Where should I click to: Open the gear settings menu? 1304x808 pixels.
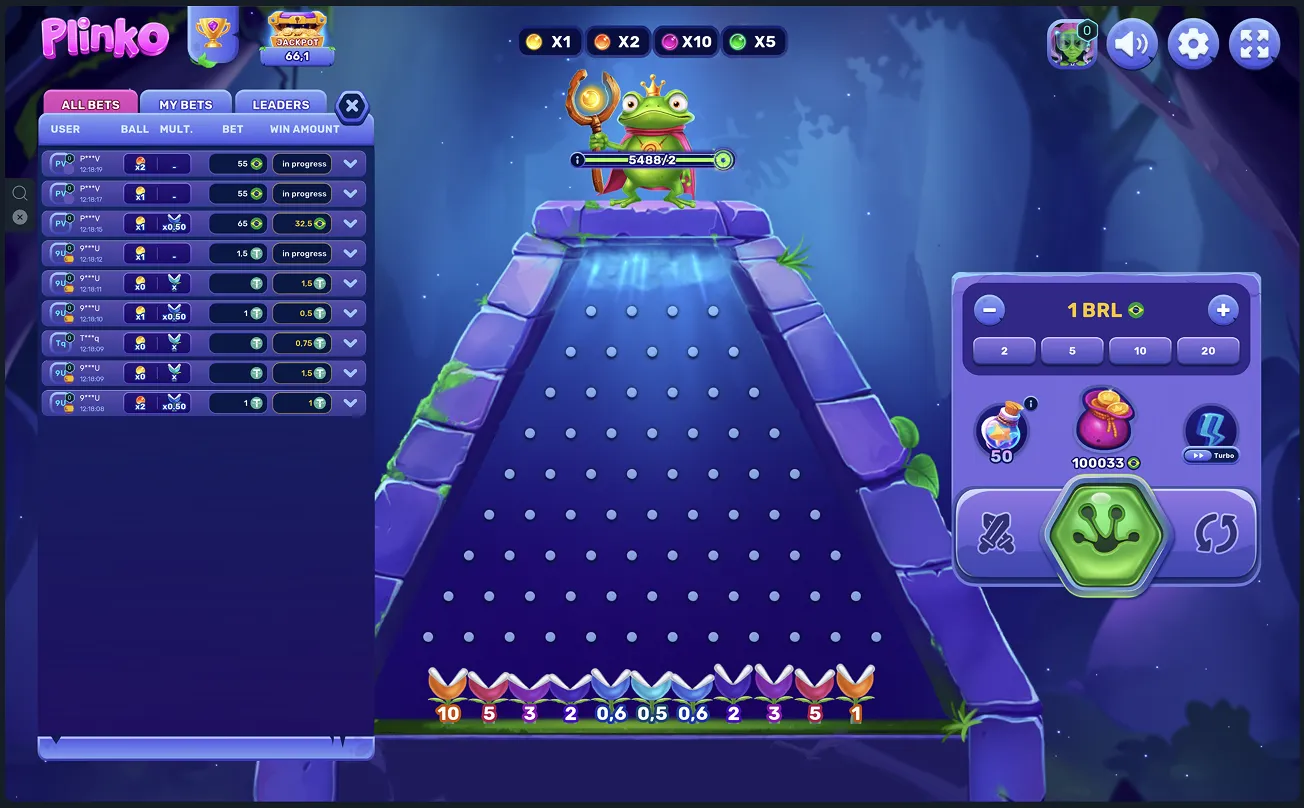click(x=1194, y=44)
